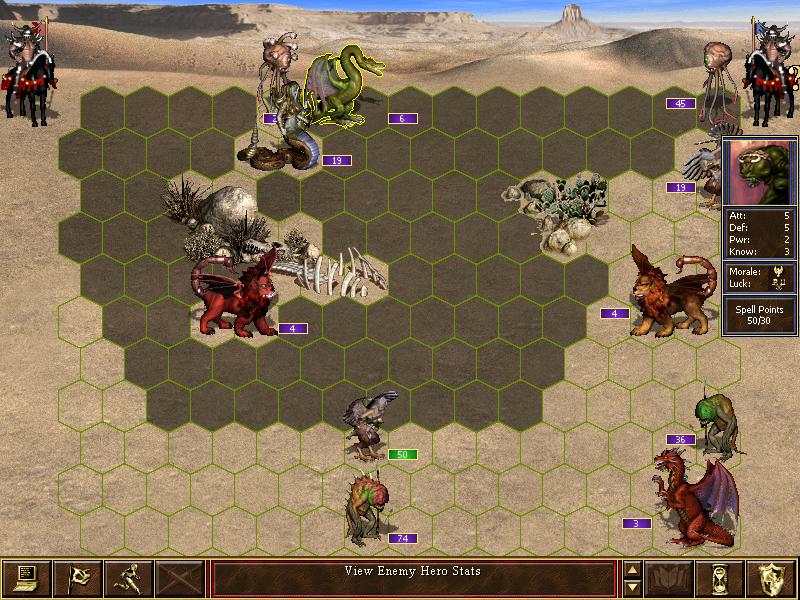Select the highlighted green dragon stack

340,88
